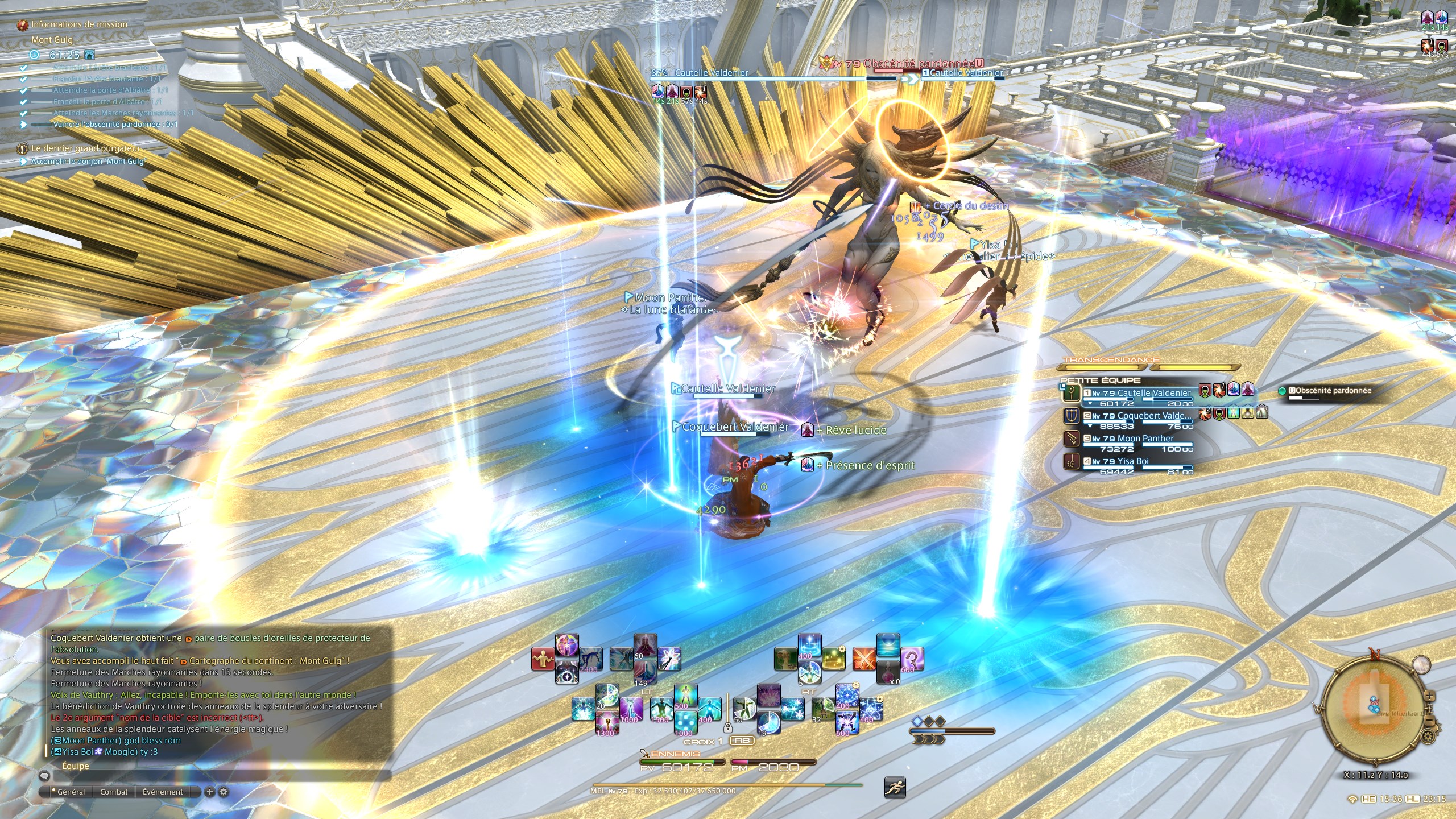Select Obscénité pardonnée in the enemy list

(1332, 391)
